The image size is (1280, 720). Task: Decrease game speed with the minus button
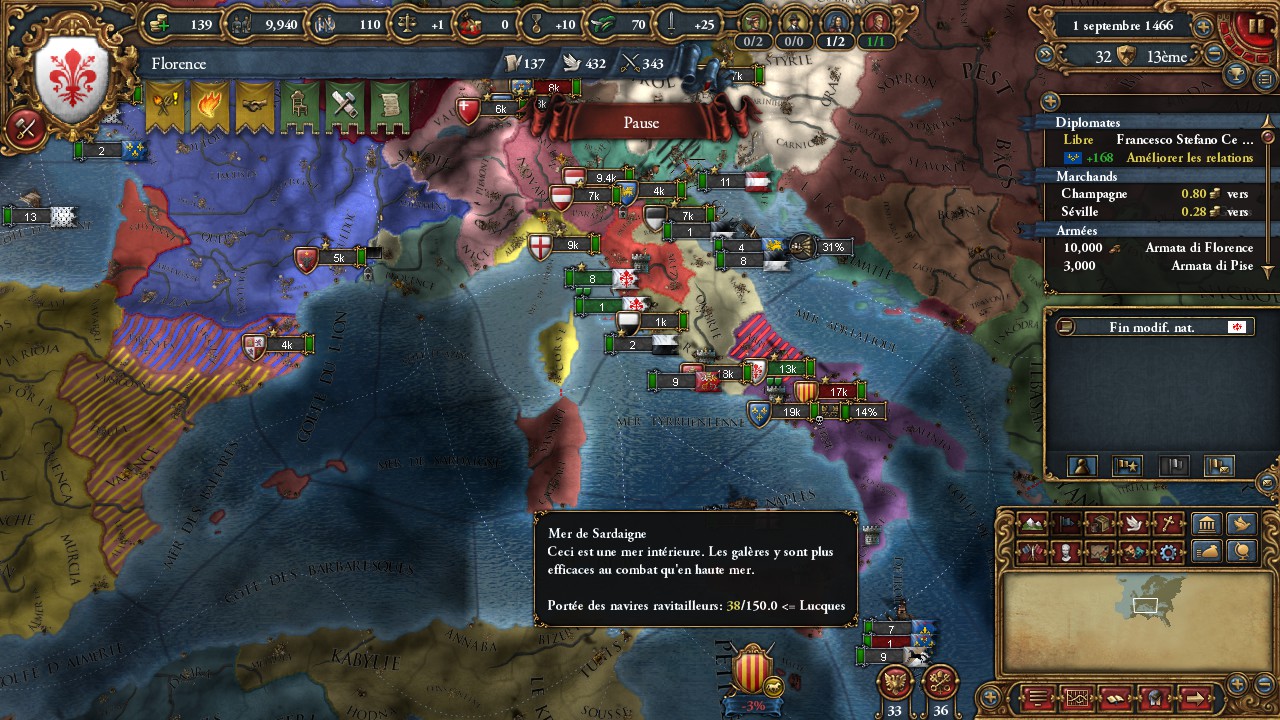(1215, 56)
